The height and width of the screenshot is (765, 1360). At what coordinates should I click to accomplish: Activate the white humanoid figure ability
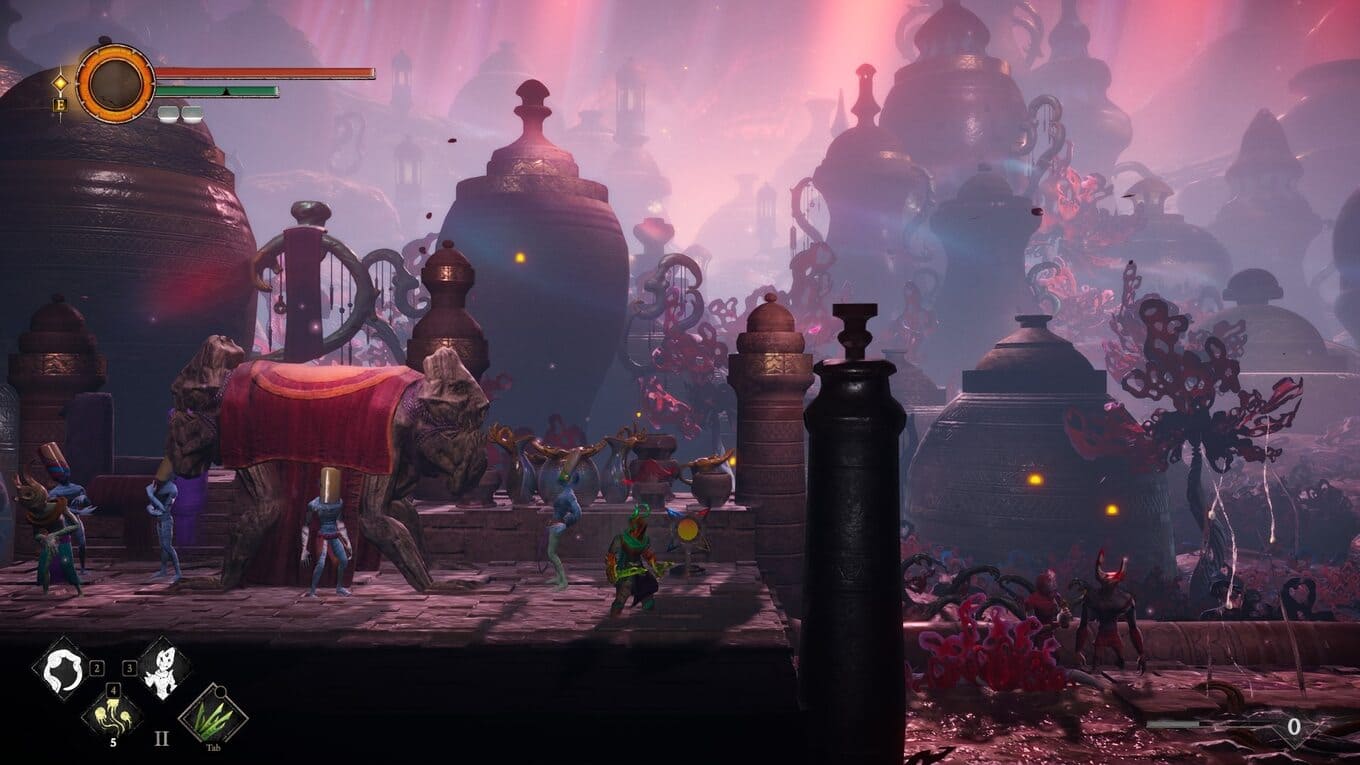163,668
